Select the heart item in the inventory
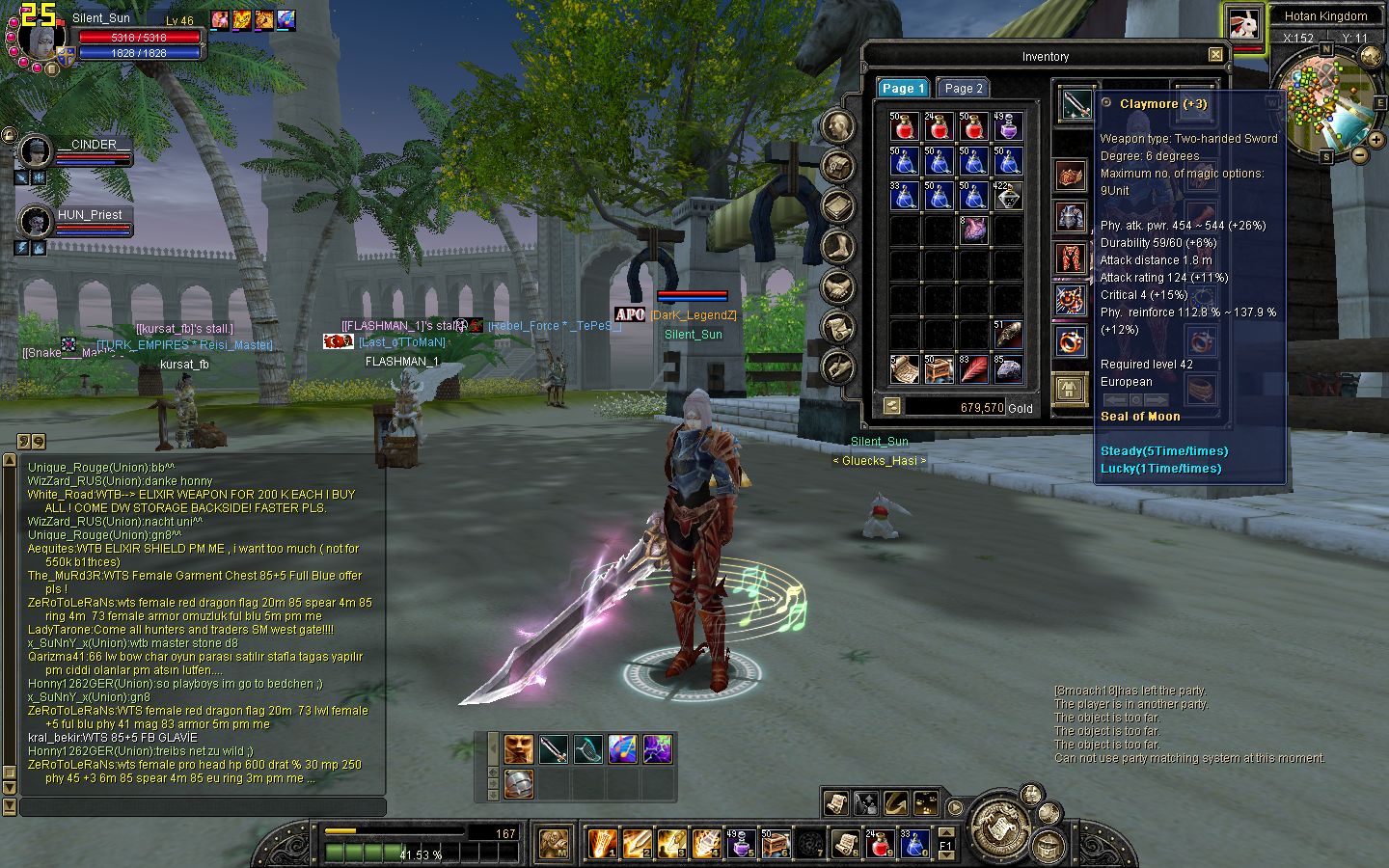This screenshot has height=868, width=1389. point(973,230)
